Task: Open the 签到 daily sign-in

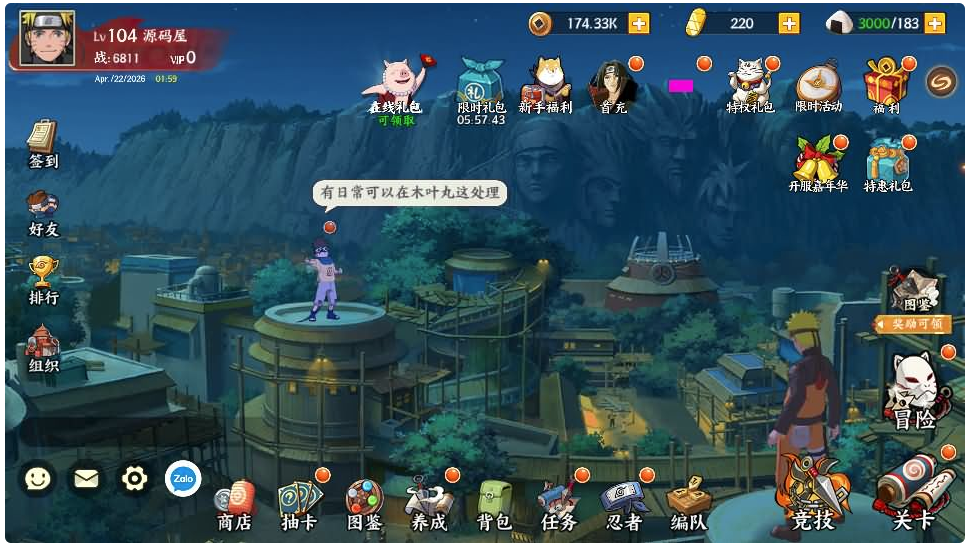Action: click(42, 143)
